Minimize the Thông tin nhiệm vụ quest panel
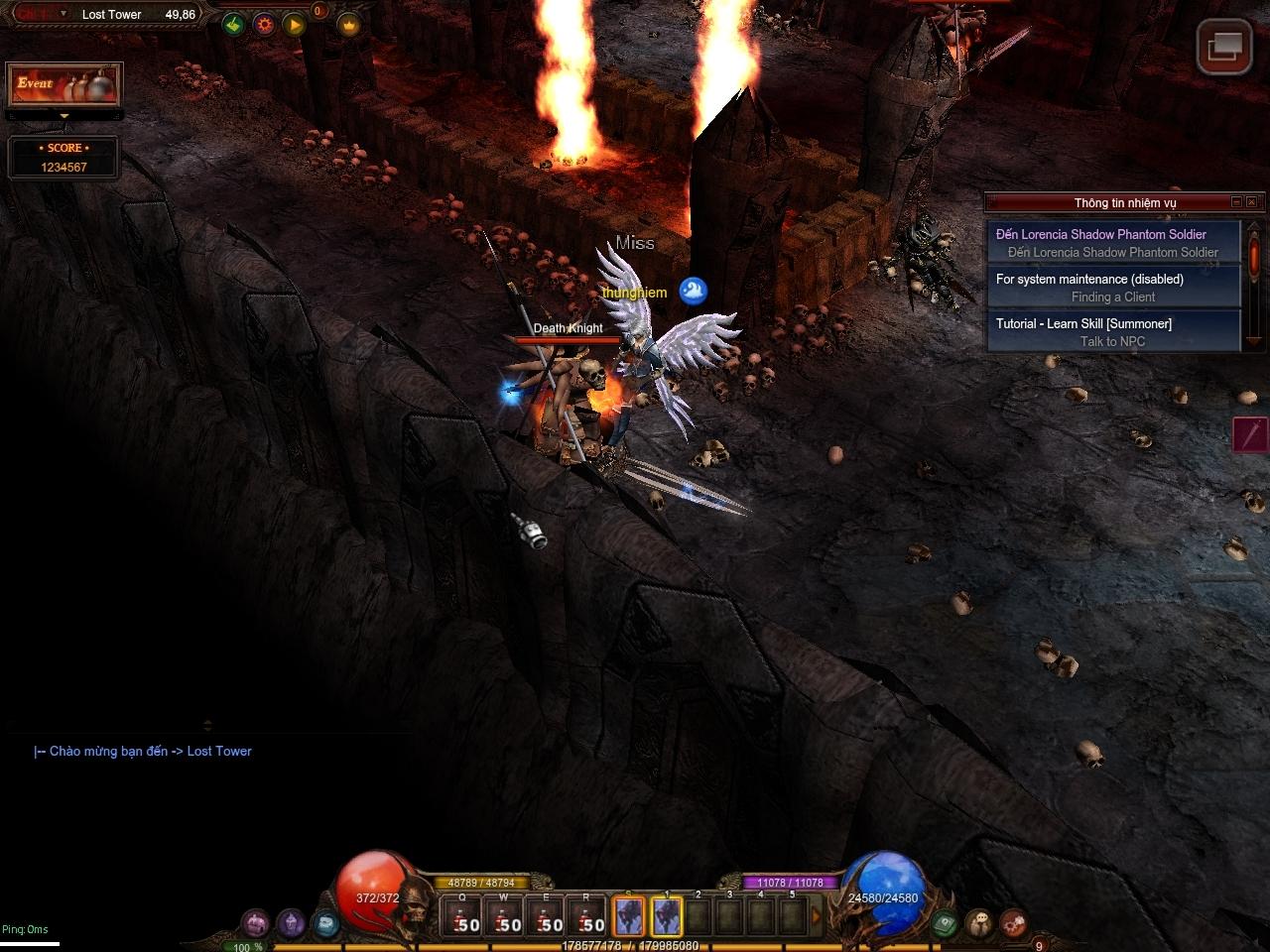The image size is (1270, 952). tap(1236, 202)
